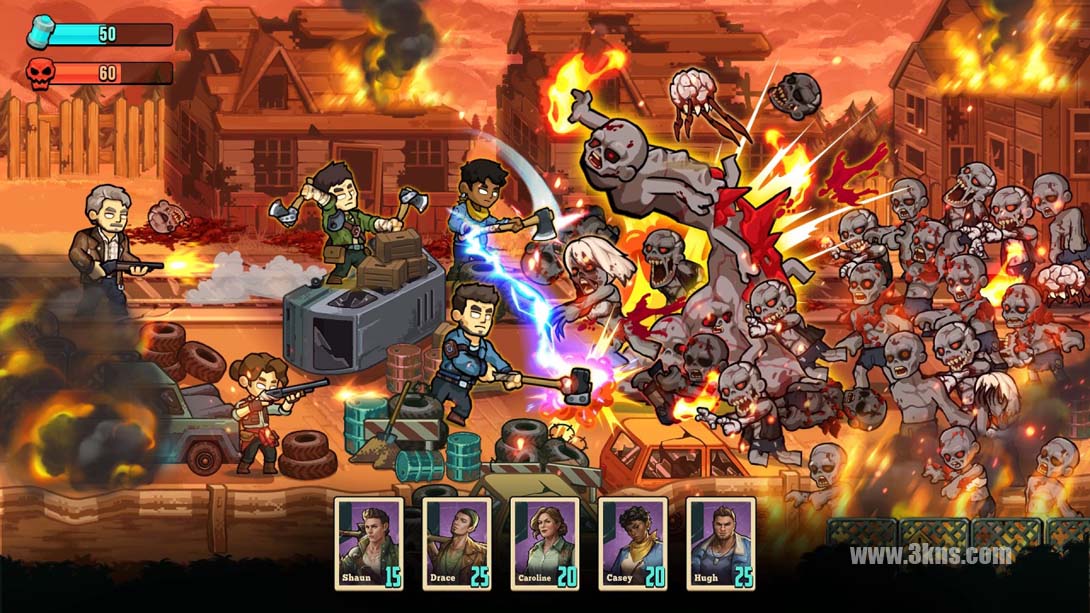Deploy Drace from the card bar
This screenshot has width=1090, height=613.
tap(457, 543)
